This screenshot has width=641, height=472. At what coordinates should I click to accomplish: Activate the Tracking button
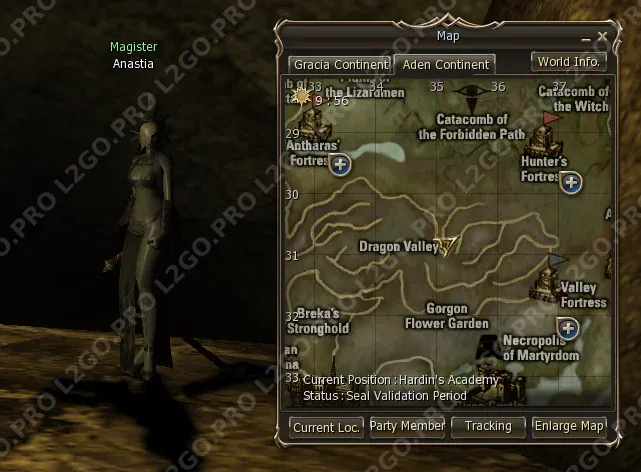(488, 426)
